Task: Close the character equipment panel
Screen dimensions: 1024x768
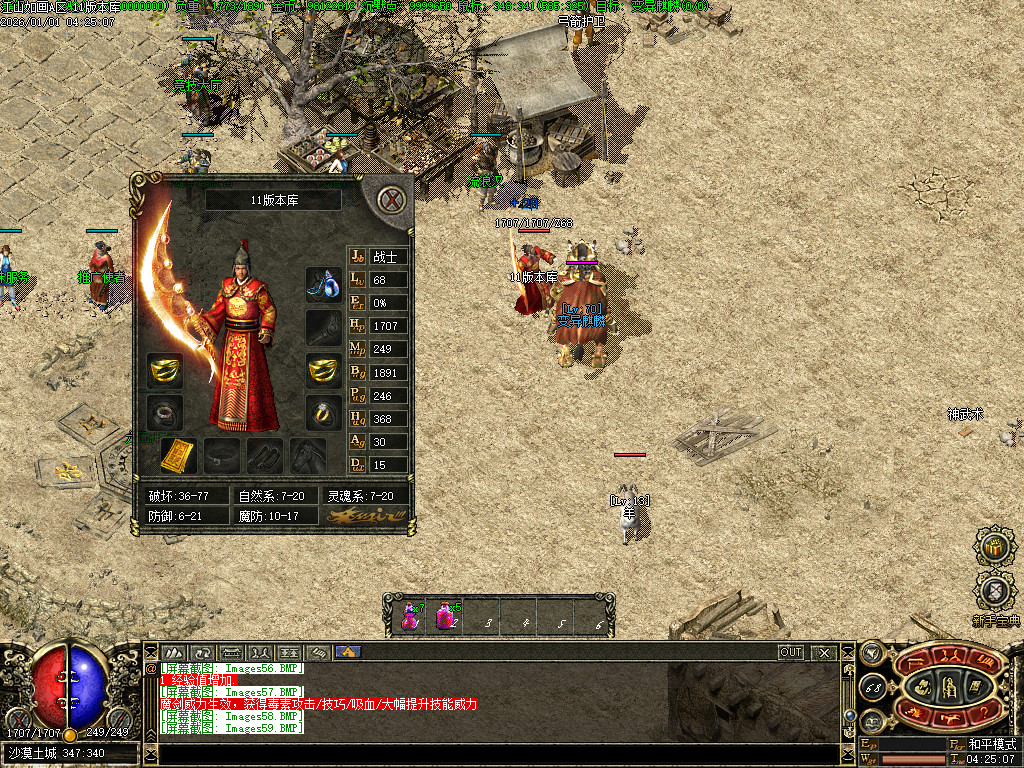Action: [x=394, y=200]
